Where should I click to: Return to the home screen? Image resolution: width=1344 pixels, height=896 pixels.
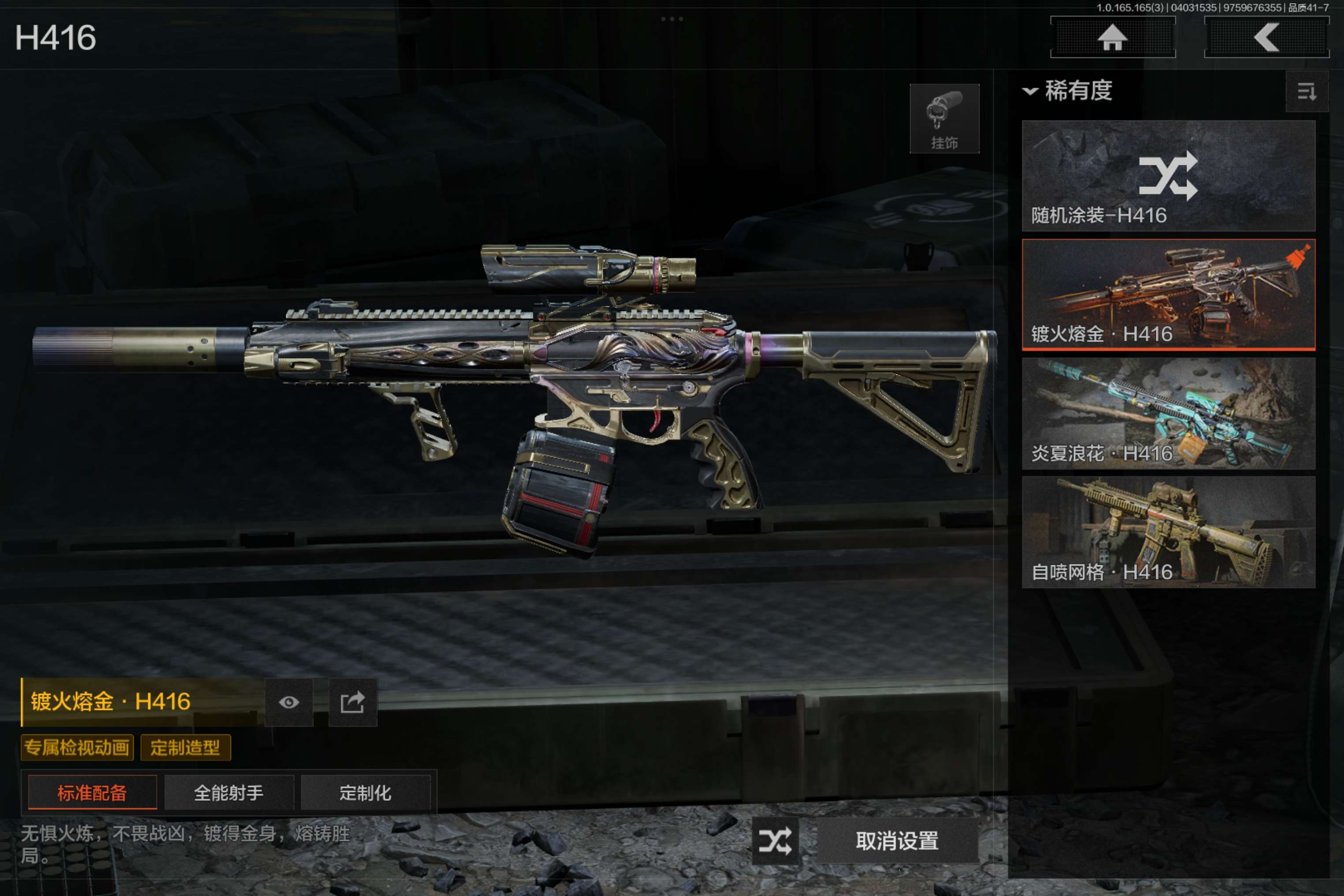[1112, 38]
